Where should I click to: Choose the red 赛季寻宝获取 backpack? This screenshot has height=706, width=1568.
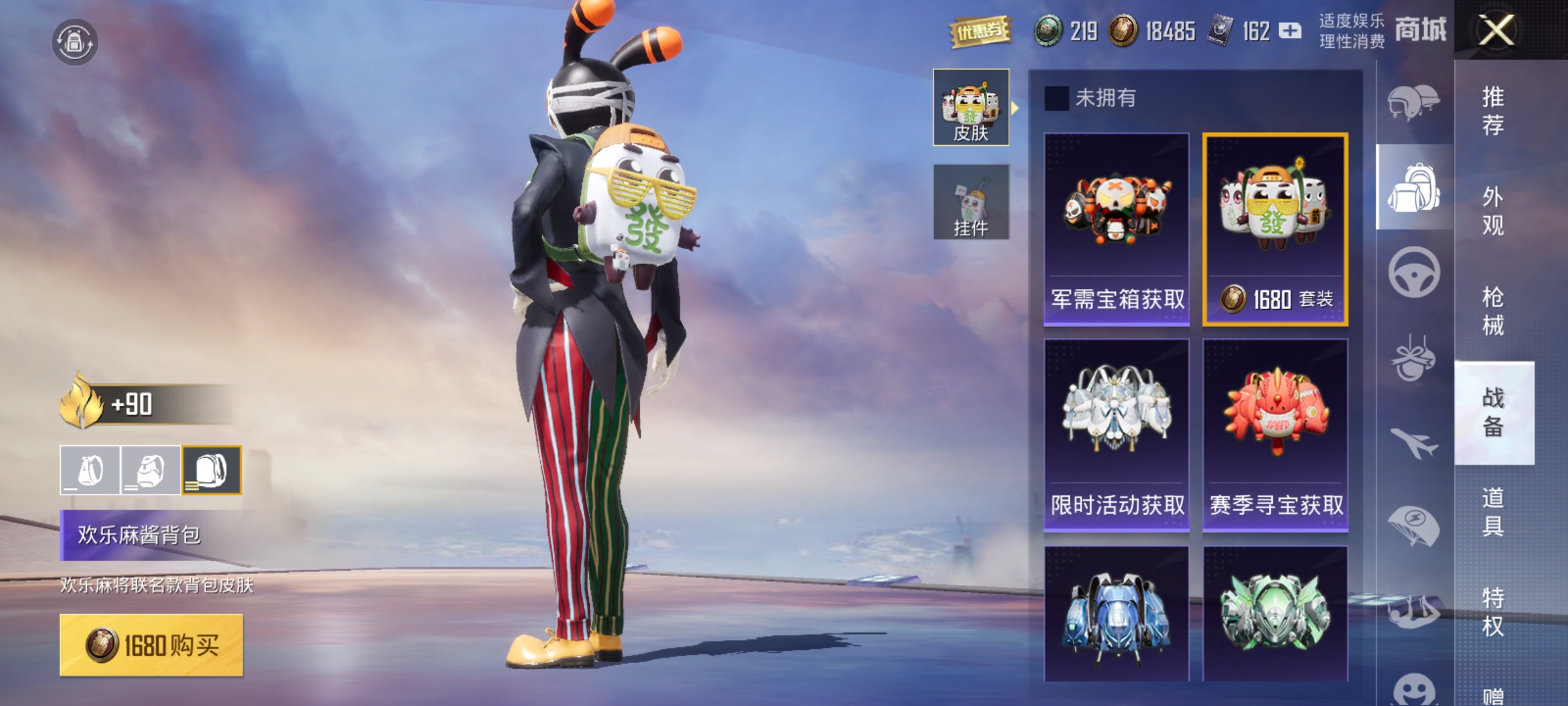point(1275,435)
